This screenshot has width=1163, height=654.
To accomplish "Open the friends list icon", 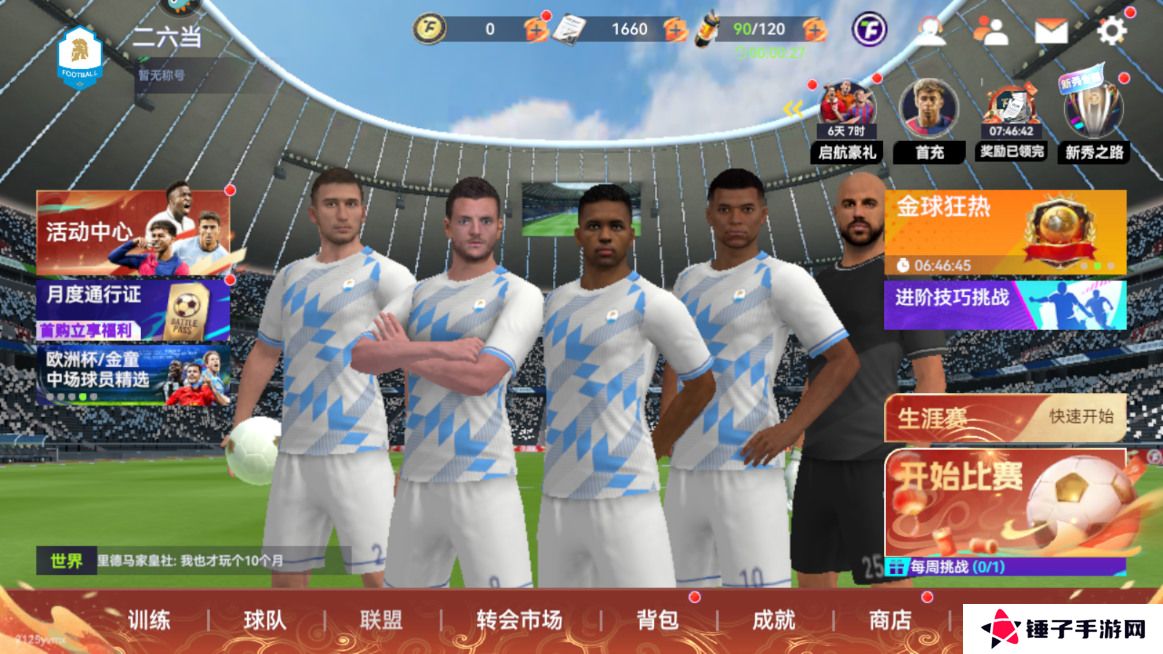I will click(x=991, y=31).
